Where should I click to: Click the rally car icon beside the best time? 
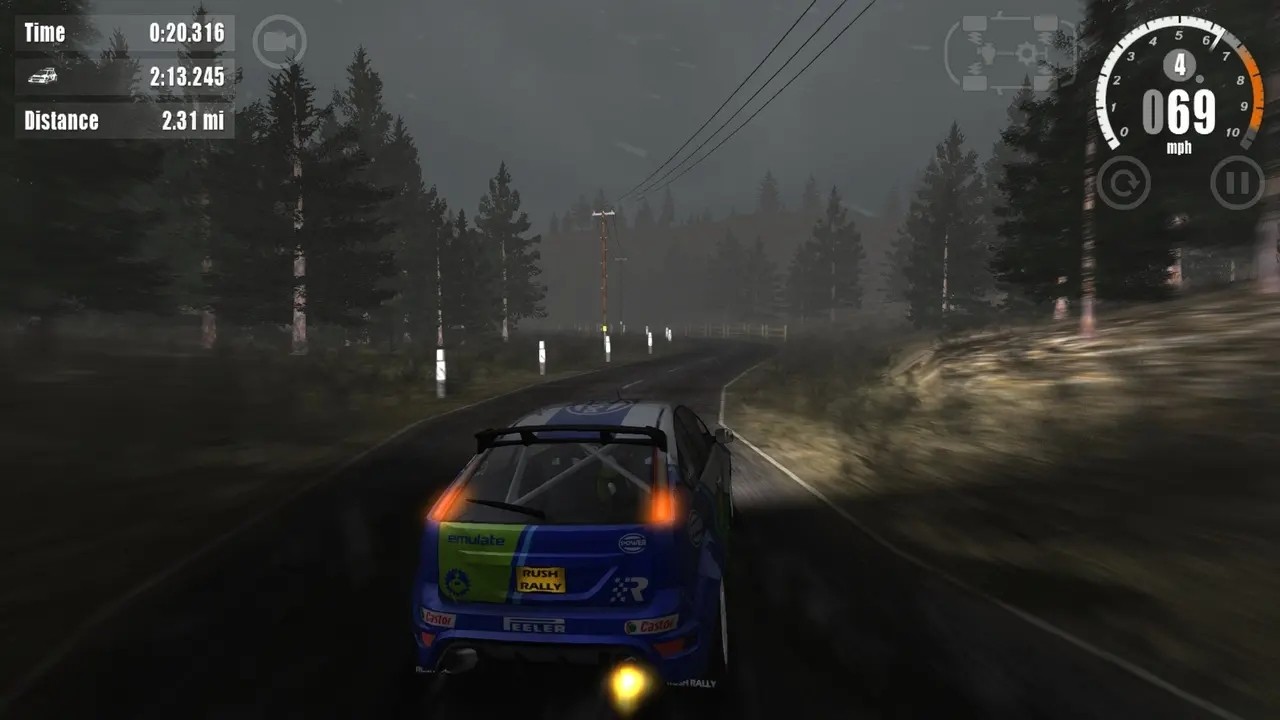click(40, 77)
